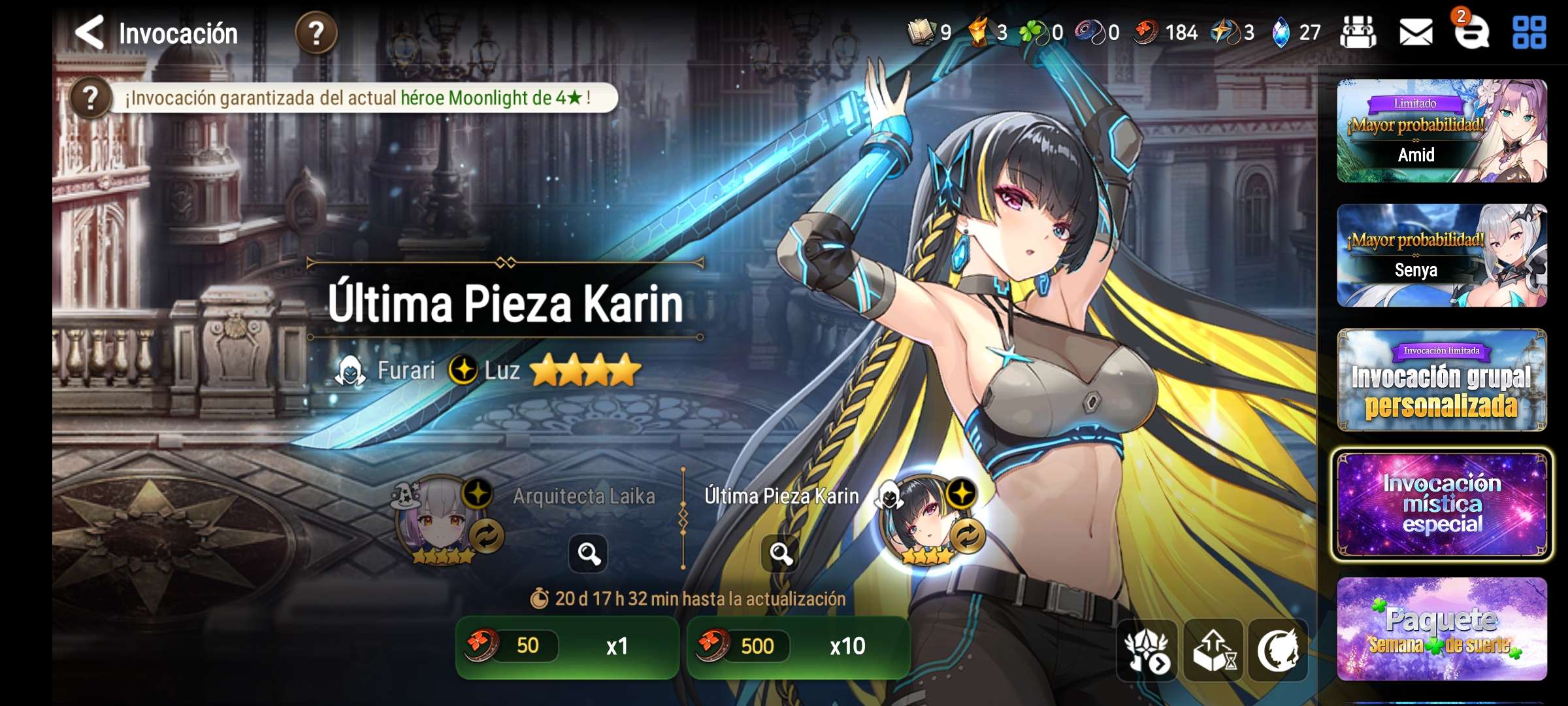Open the help question mark beside Invocación
The image size is (1568, 706).
[x=316, y=33]
